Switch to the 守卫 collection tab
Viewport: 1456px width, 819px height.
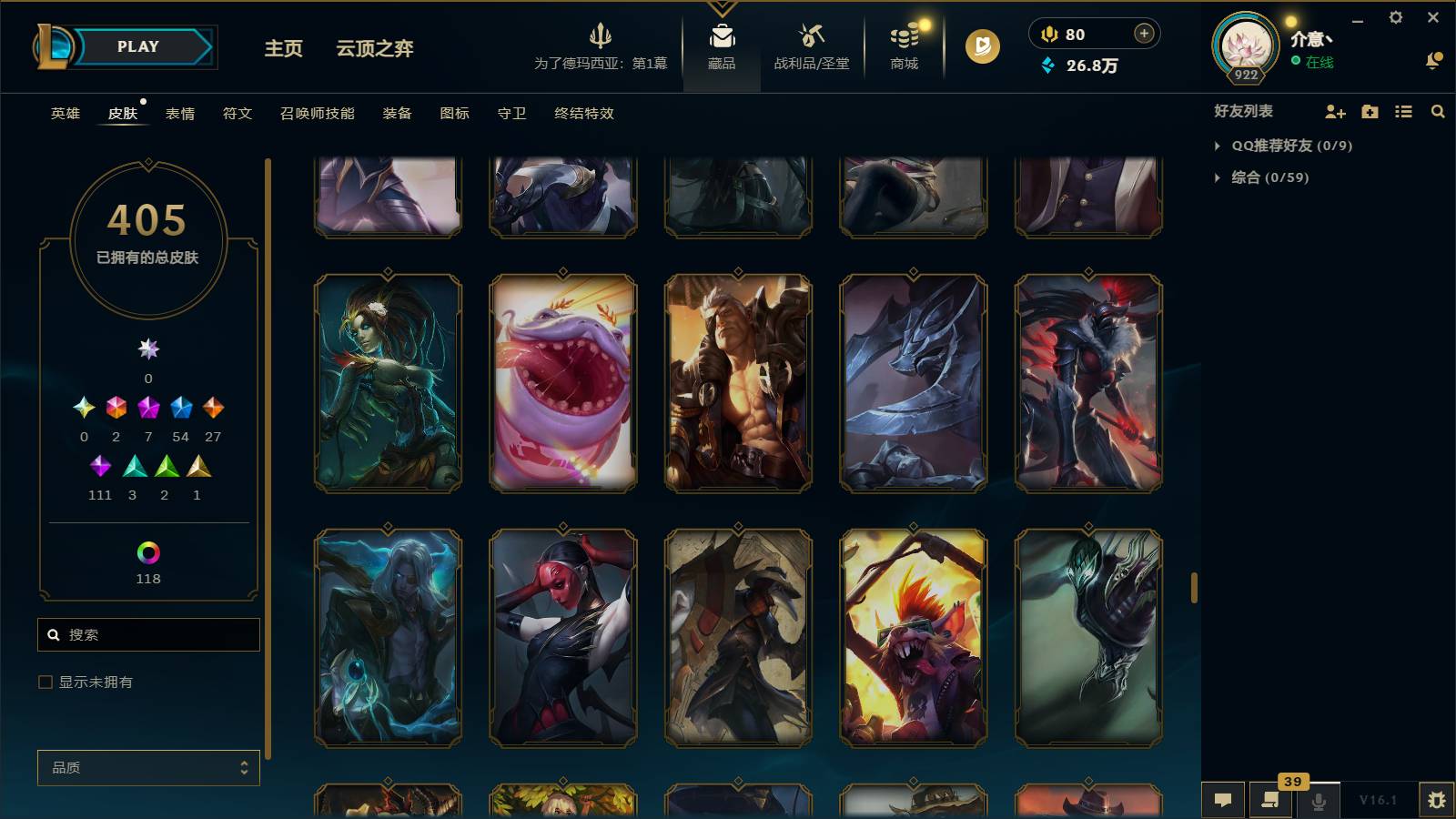[x=511, y=114]
